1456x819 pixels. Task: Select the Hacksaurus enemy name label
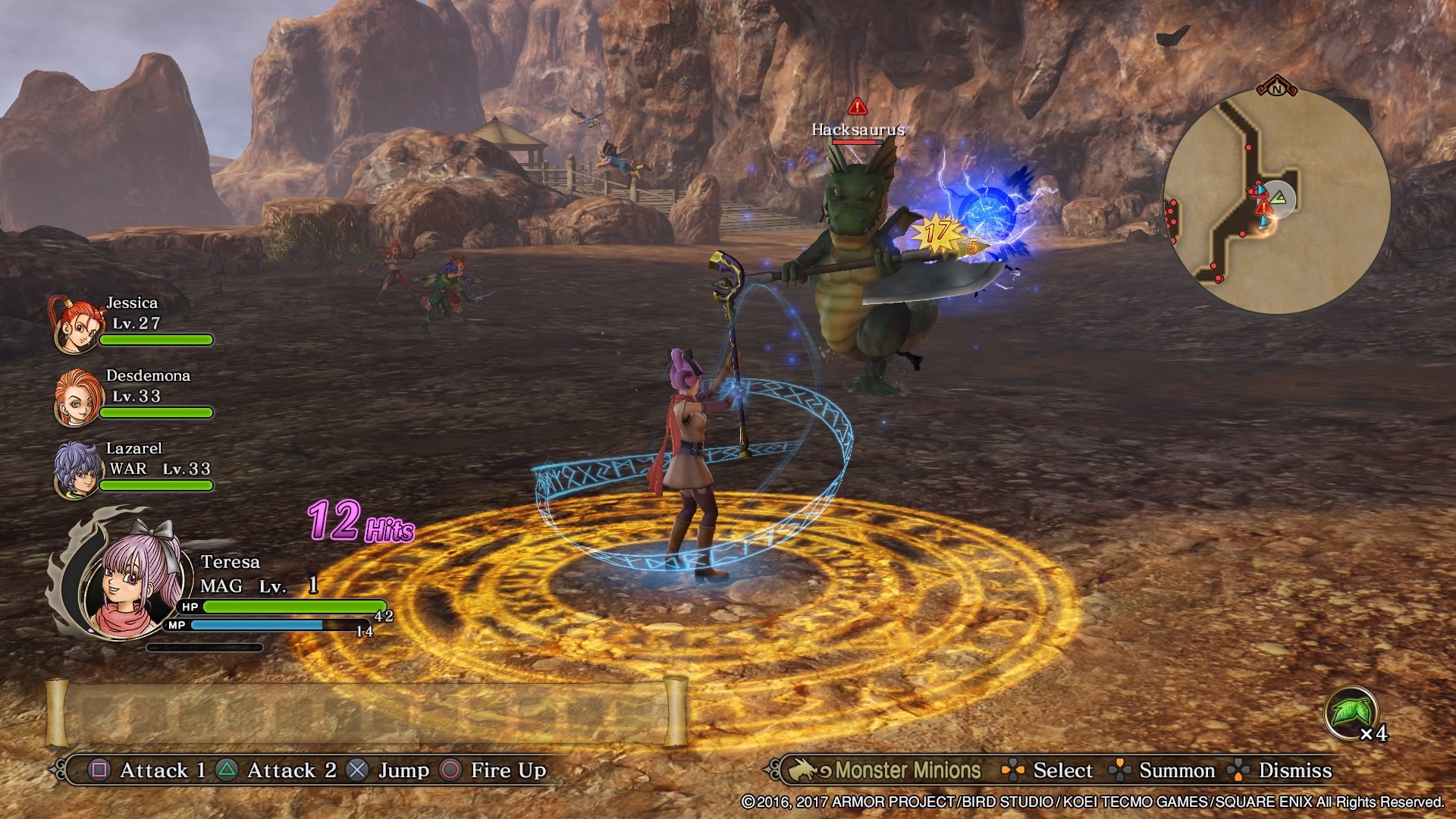pyautogui.click(x=858, y=130)
